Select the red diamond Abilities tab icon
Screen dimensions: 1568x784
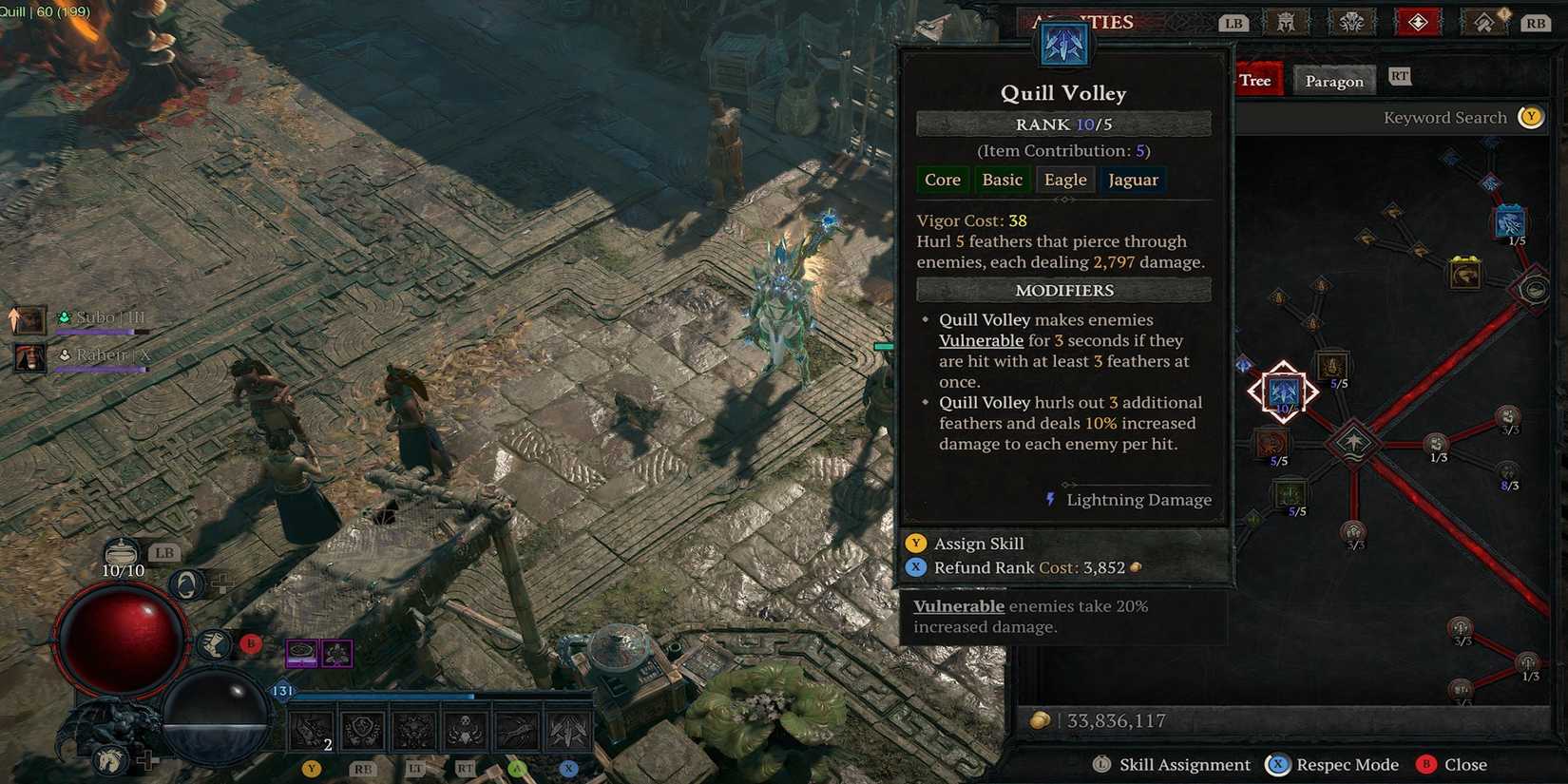[1418, 22]
